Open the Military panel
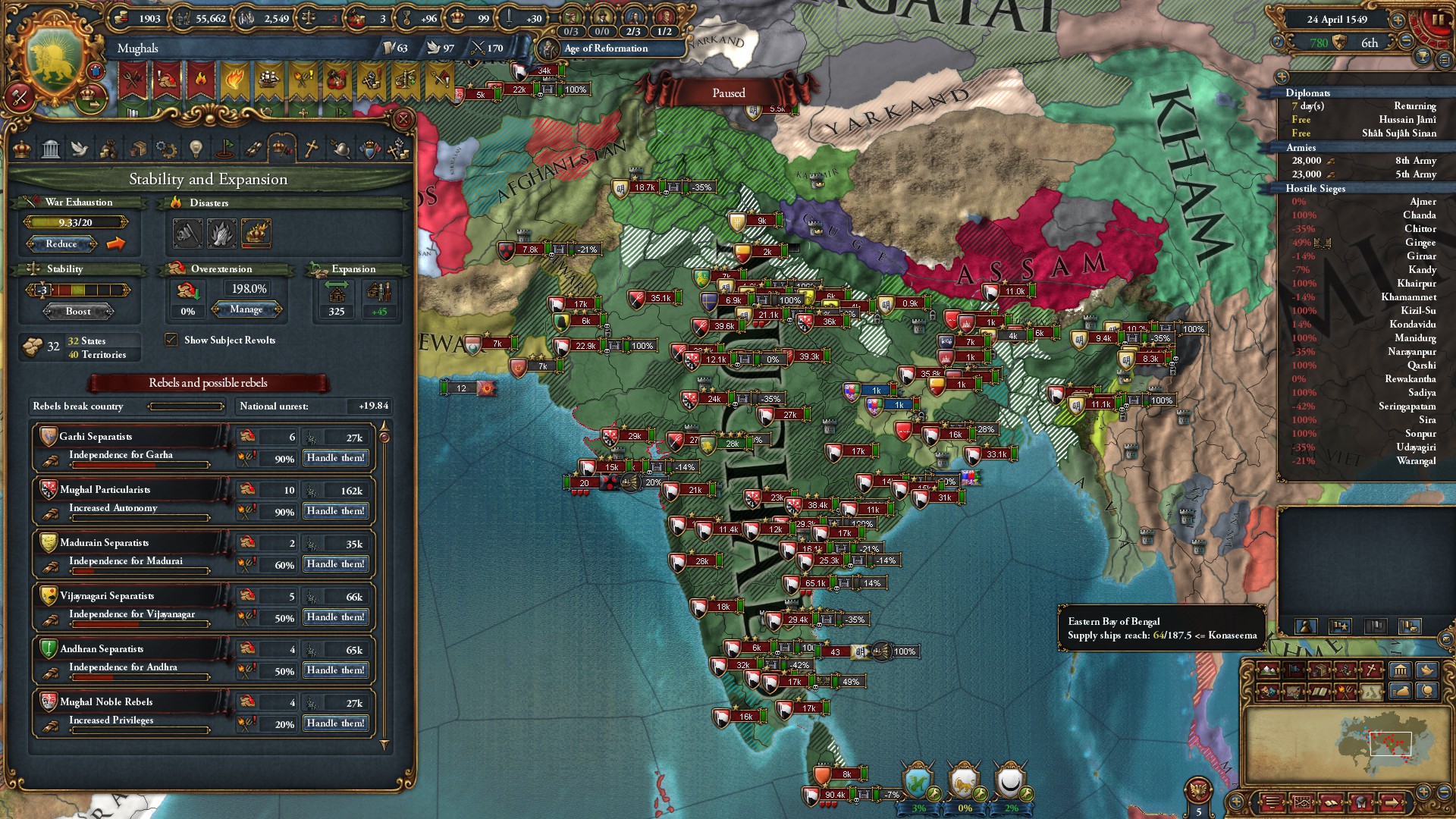The image size is (1456, 819). [342, 148]
